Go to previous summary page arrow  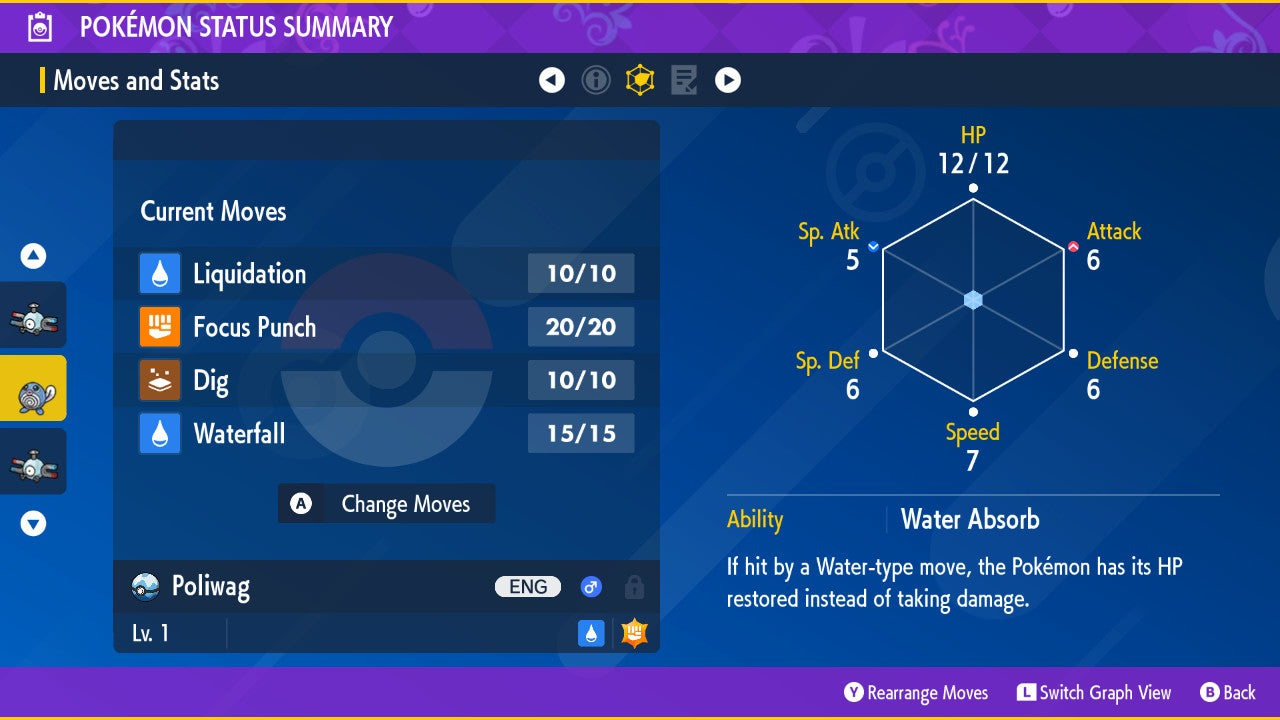(552, 80)
